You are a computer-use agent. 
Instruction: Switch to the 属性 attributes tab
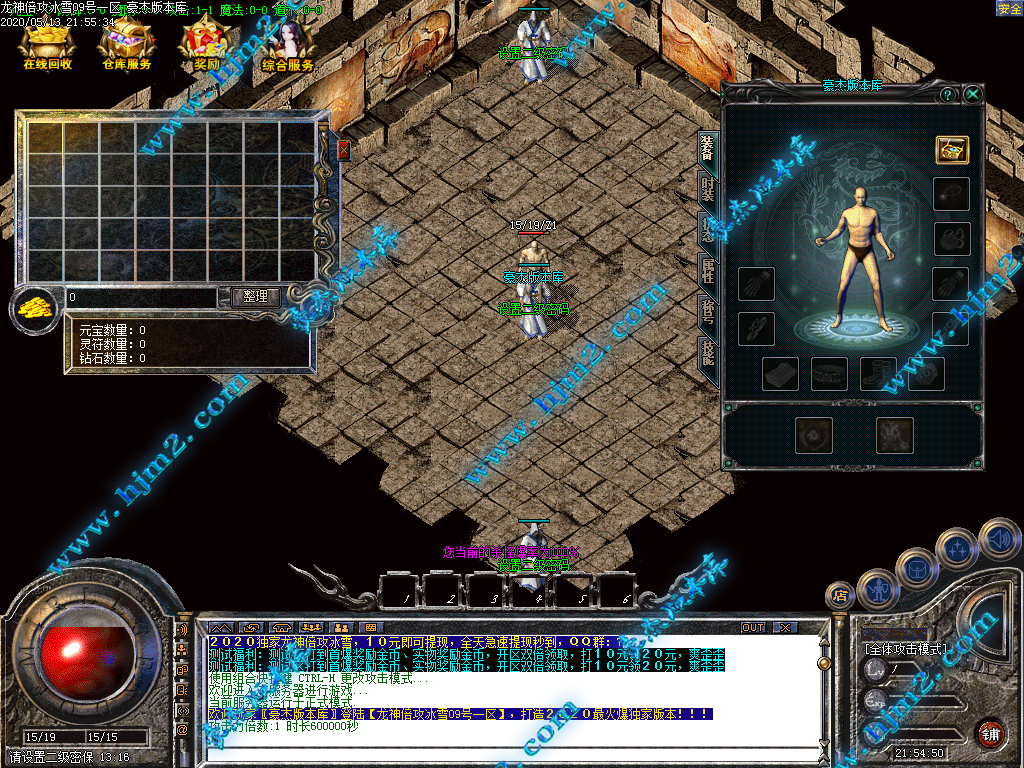pyautogui.click(x=708, y=272)
